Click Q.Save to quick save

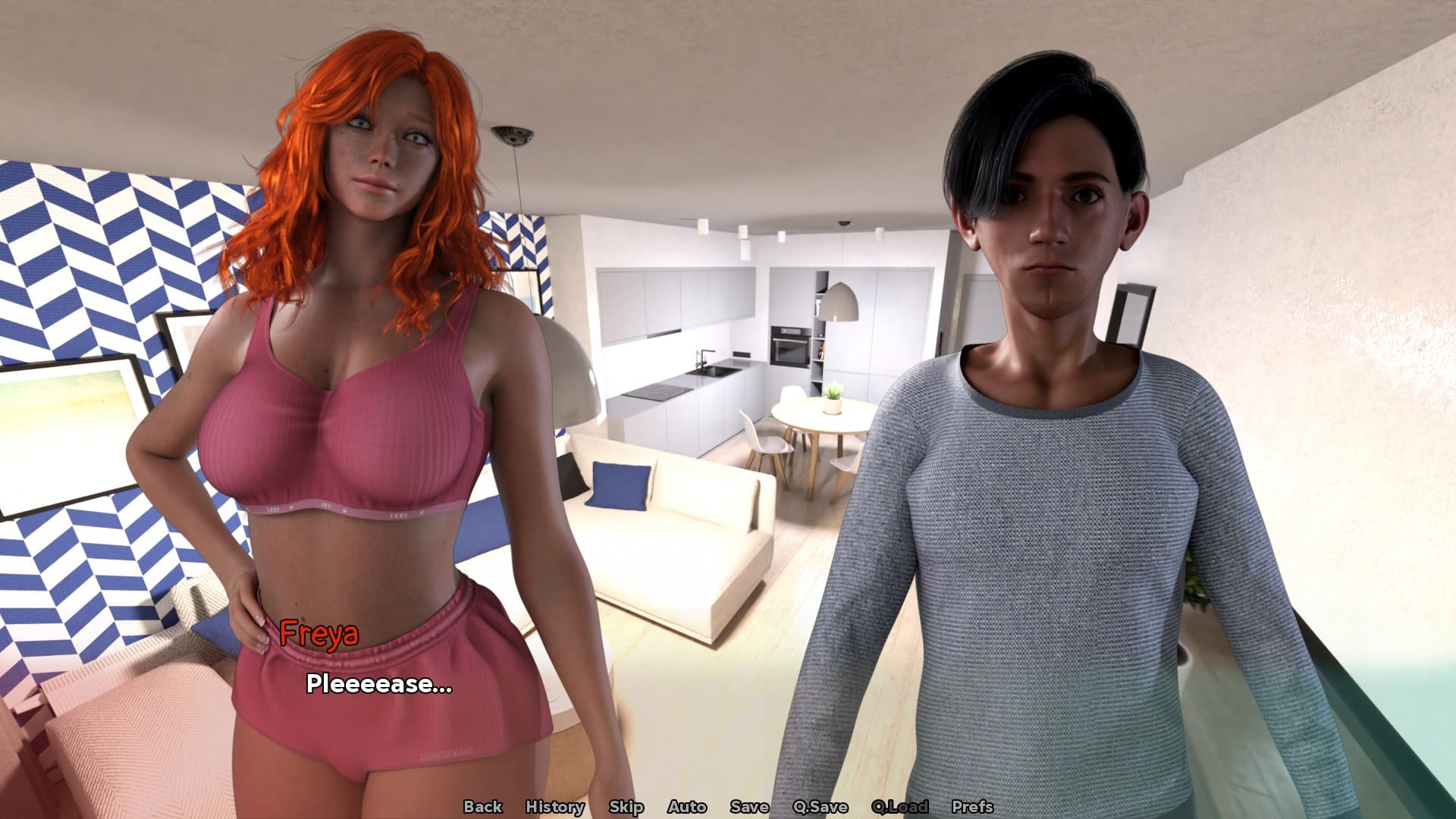pos(820,807)
